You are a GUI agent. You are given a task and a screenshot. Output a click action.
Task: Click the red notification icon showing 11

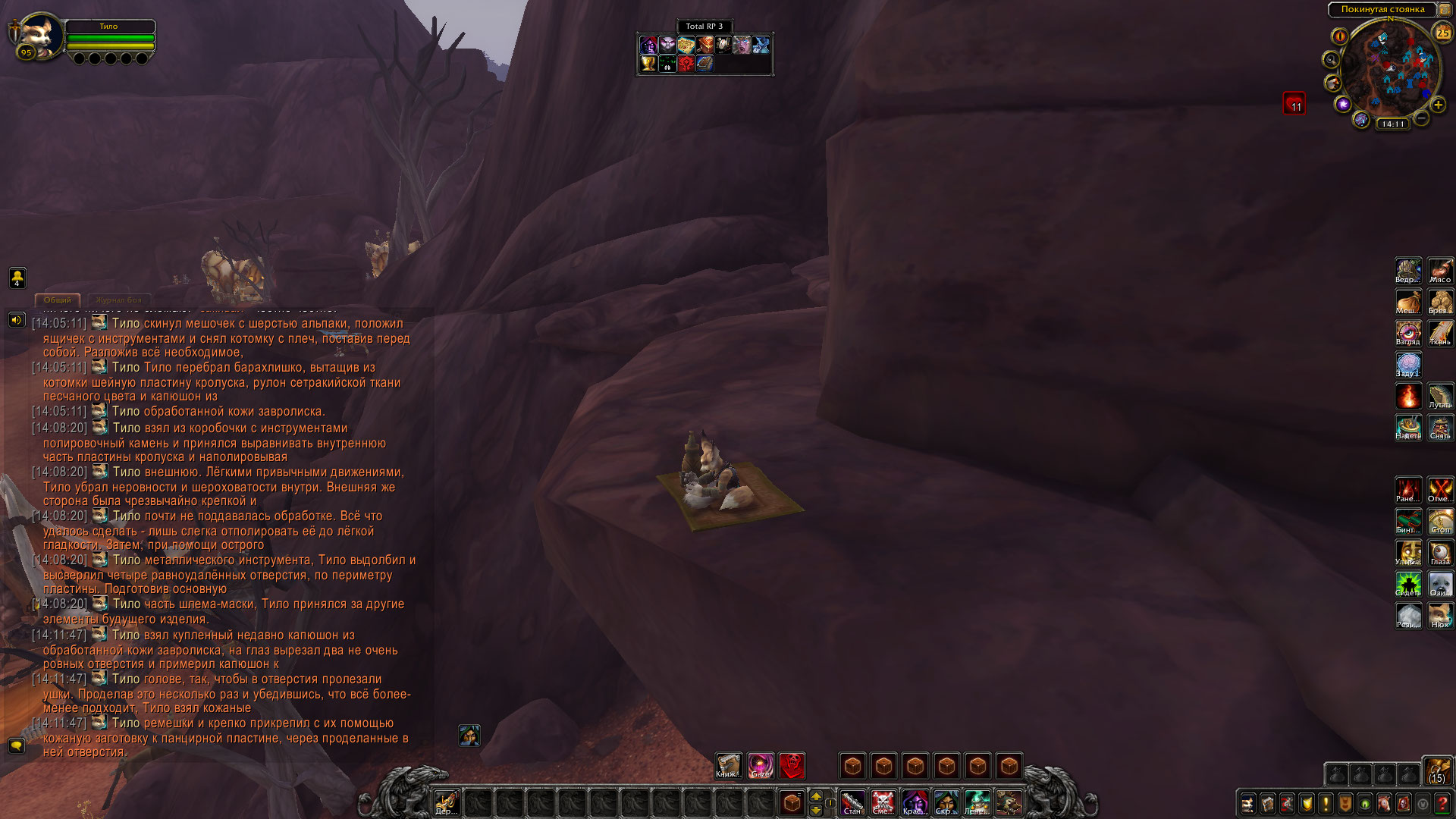click(x=1294, y=103)
